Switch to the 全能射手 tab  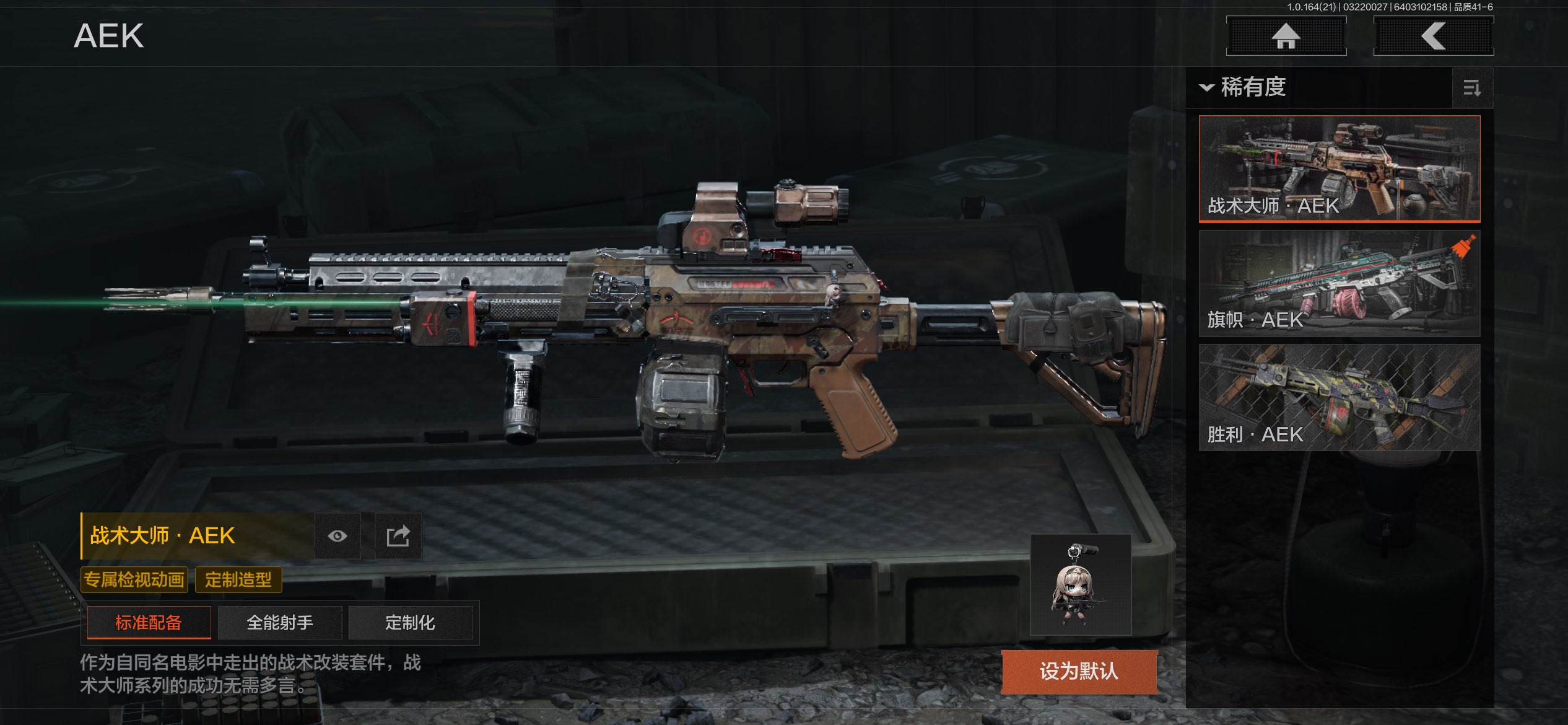point(280,622)
